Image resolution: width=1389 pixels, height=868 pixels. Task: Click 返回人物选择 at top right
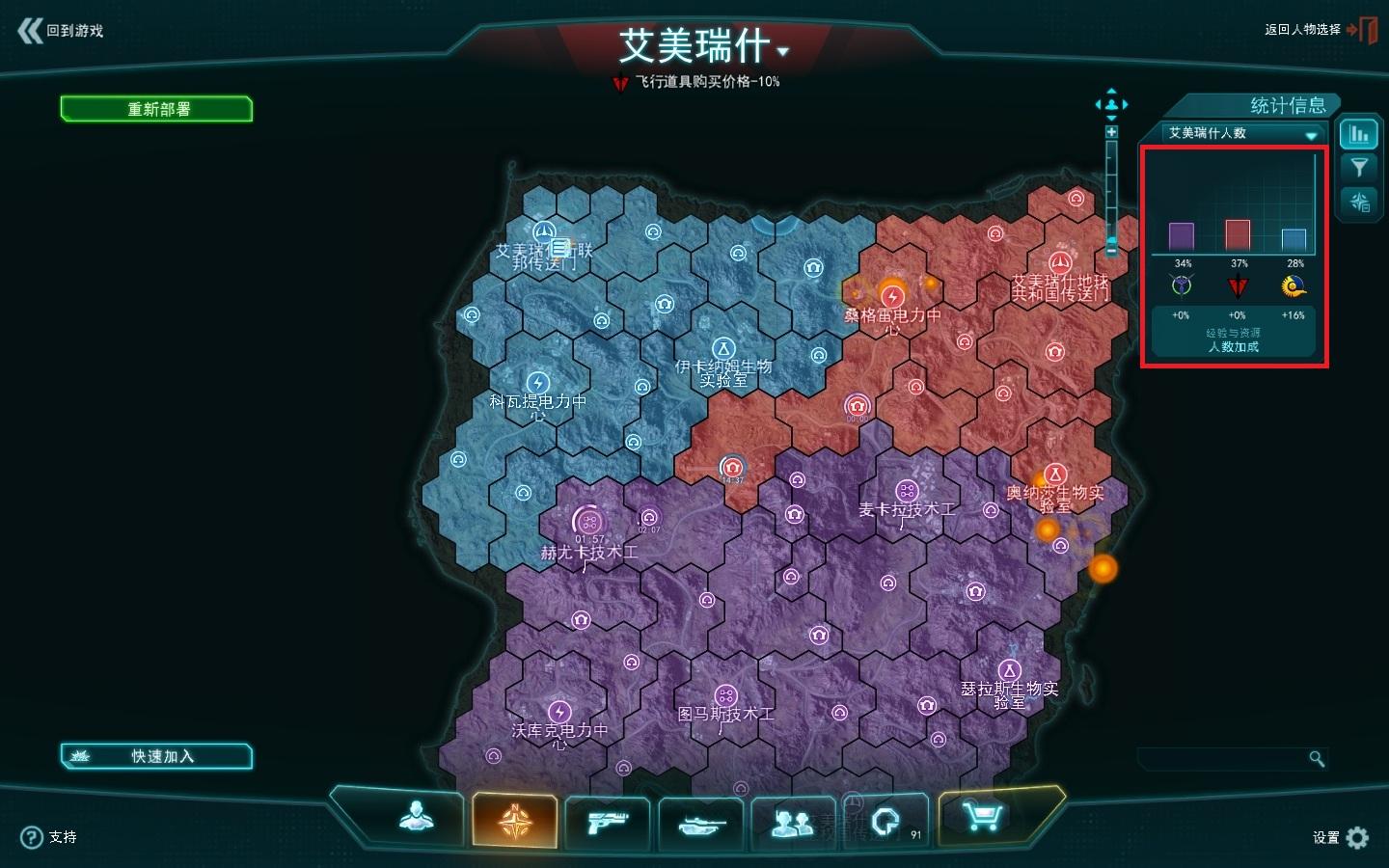point(1300,30)
